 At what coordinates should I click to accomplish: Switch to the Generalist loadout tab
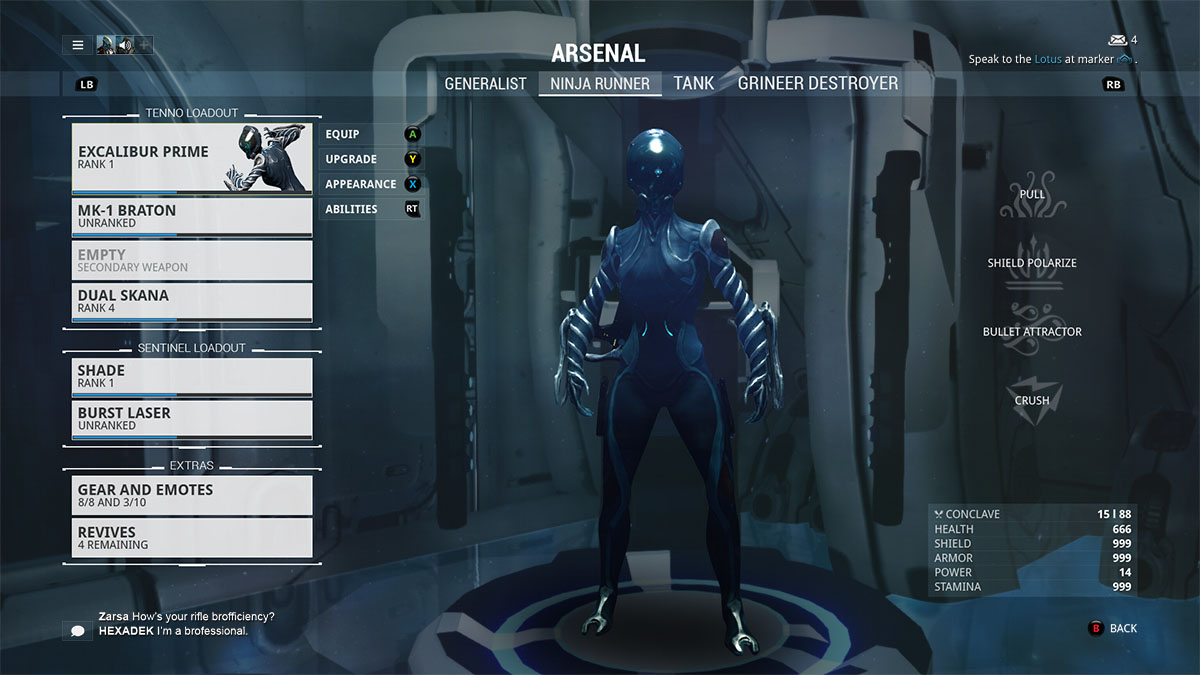485,84
